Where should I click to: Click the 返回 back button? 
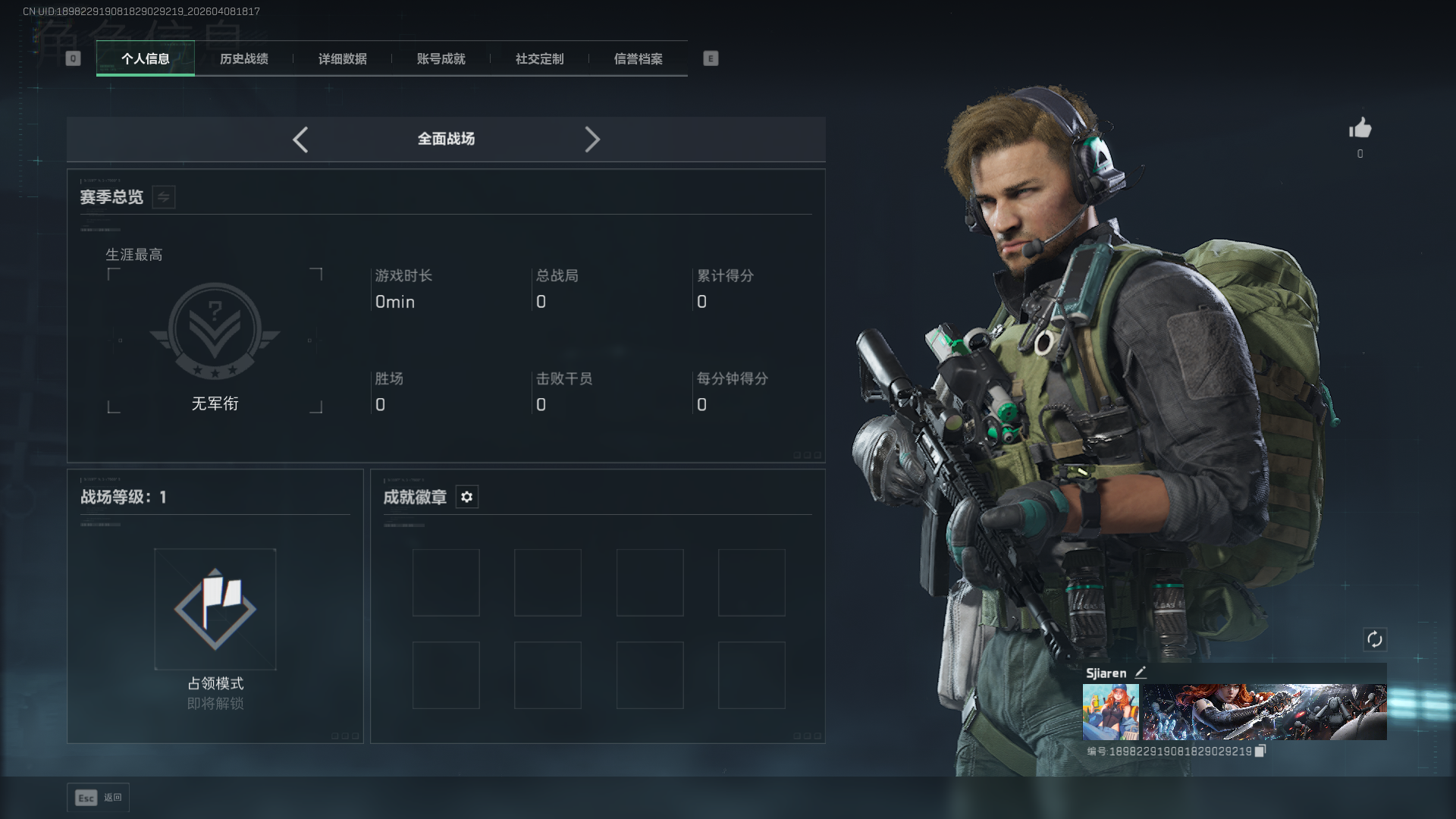pyautogui.click(x=99, y=798)
